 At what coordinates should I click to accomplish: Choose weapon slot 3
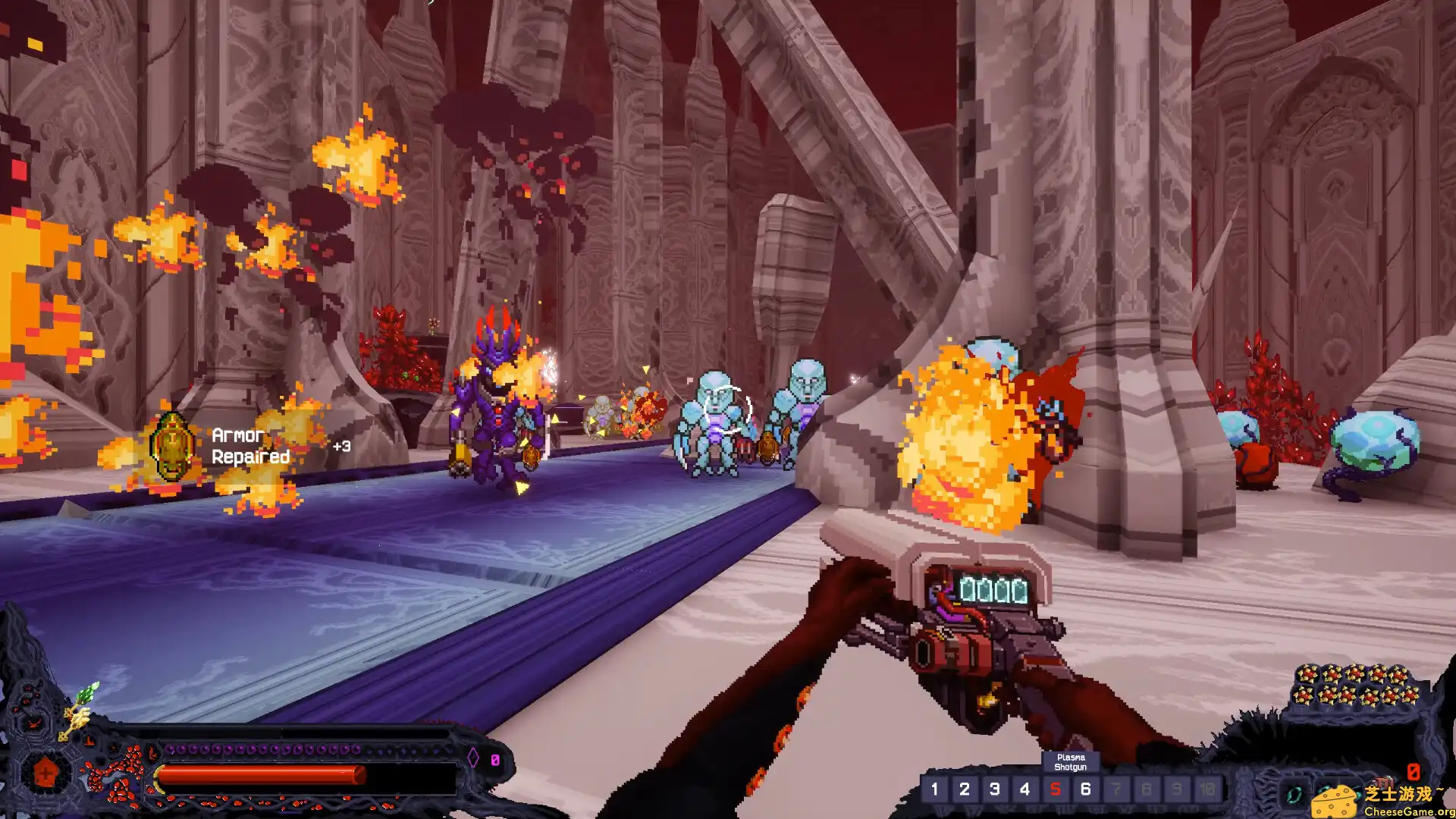(x=995, y=789)
